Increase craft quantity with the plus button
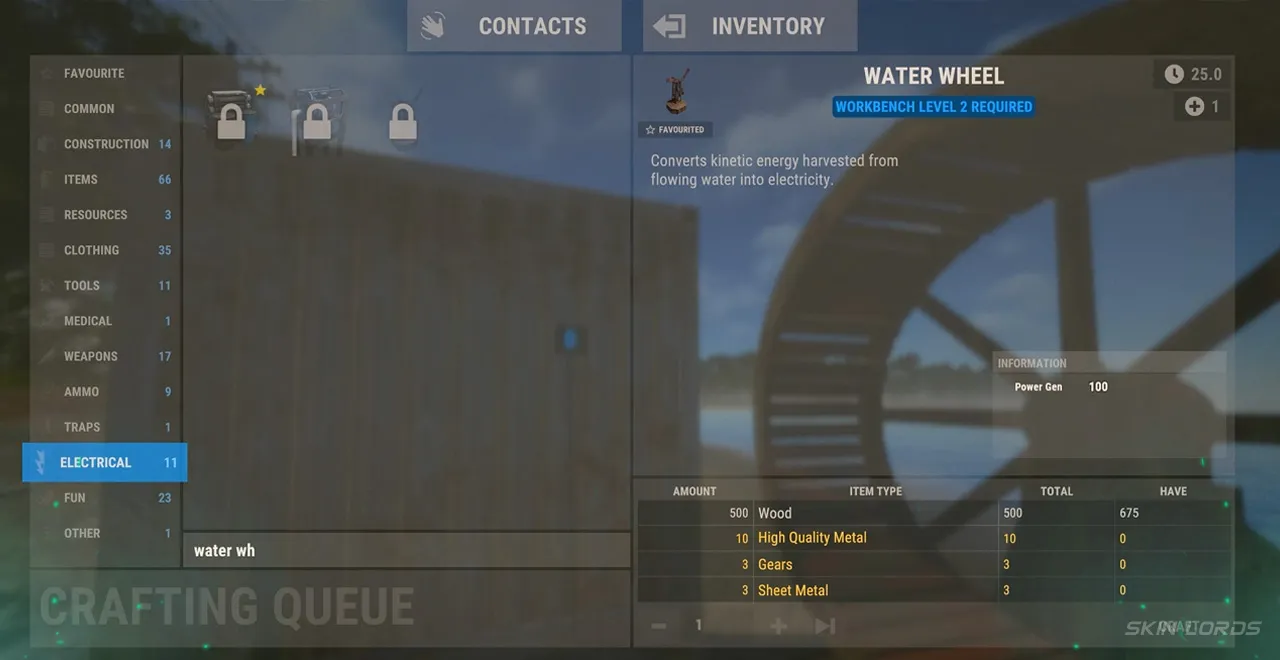Viewport: 1280px width, 660px height. click(x=778, y=626)
